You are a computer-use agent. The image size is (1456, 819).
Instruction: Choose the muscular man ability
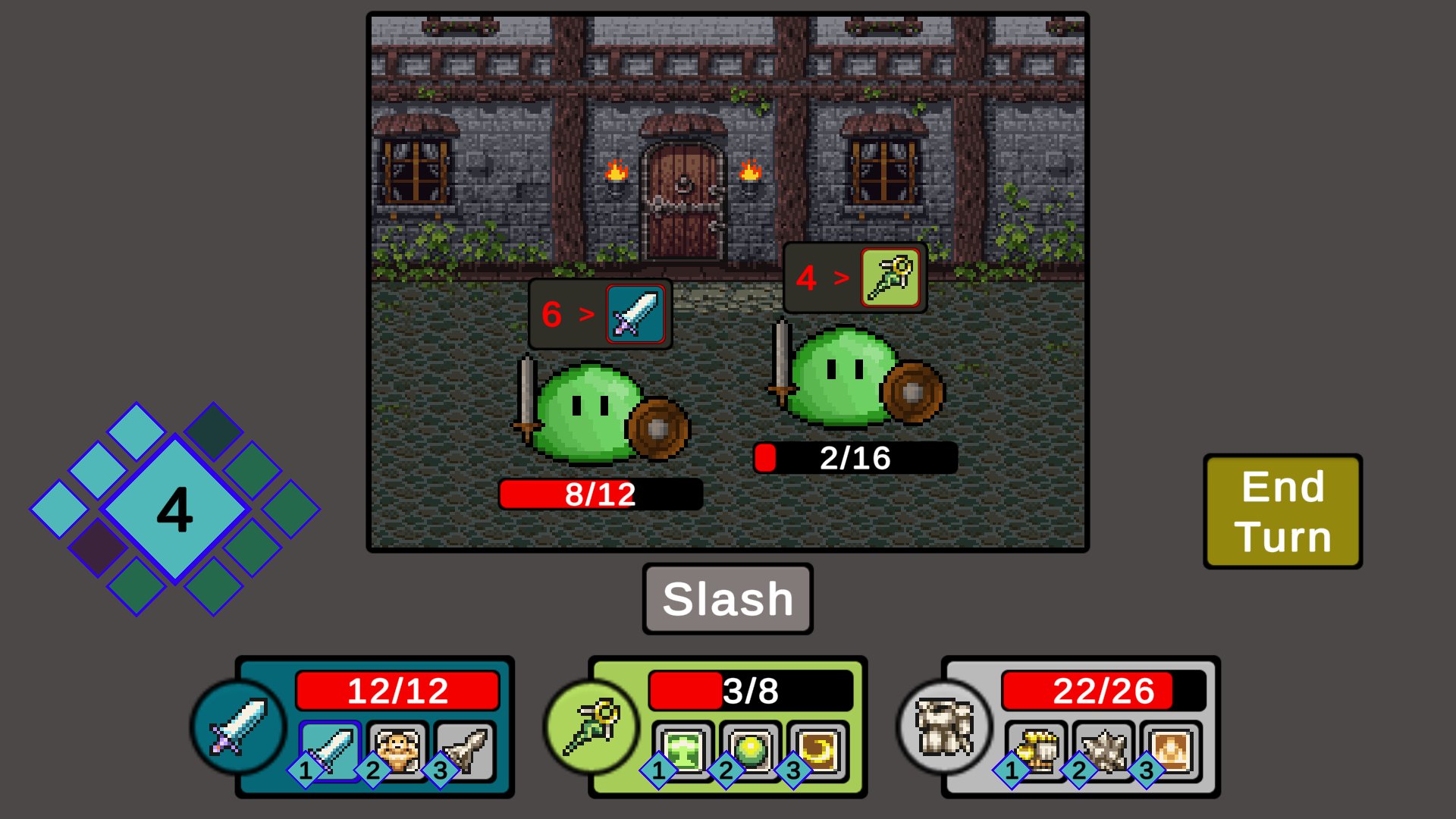(x=398, y=750)
